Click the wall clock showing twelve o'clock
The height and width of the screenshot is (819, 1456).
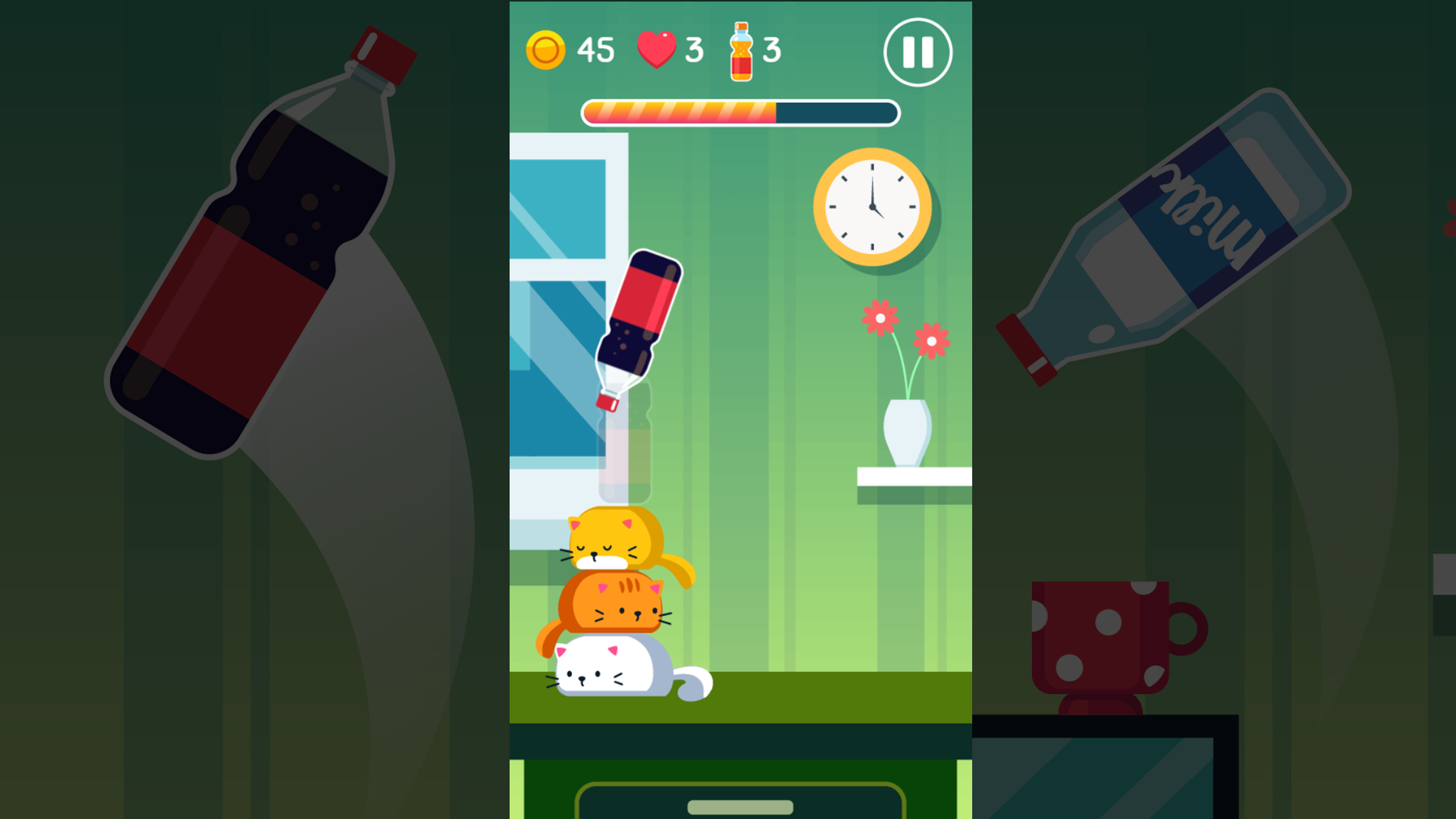pos(872,206)
